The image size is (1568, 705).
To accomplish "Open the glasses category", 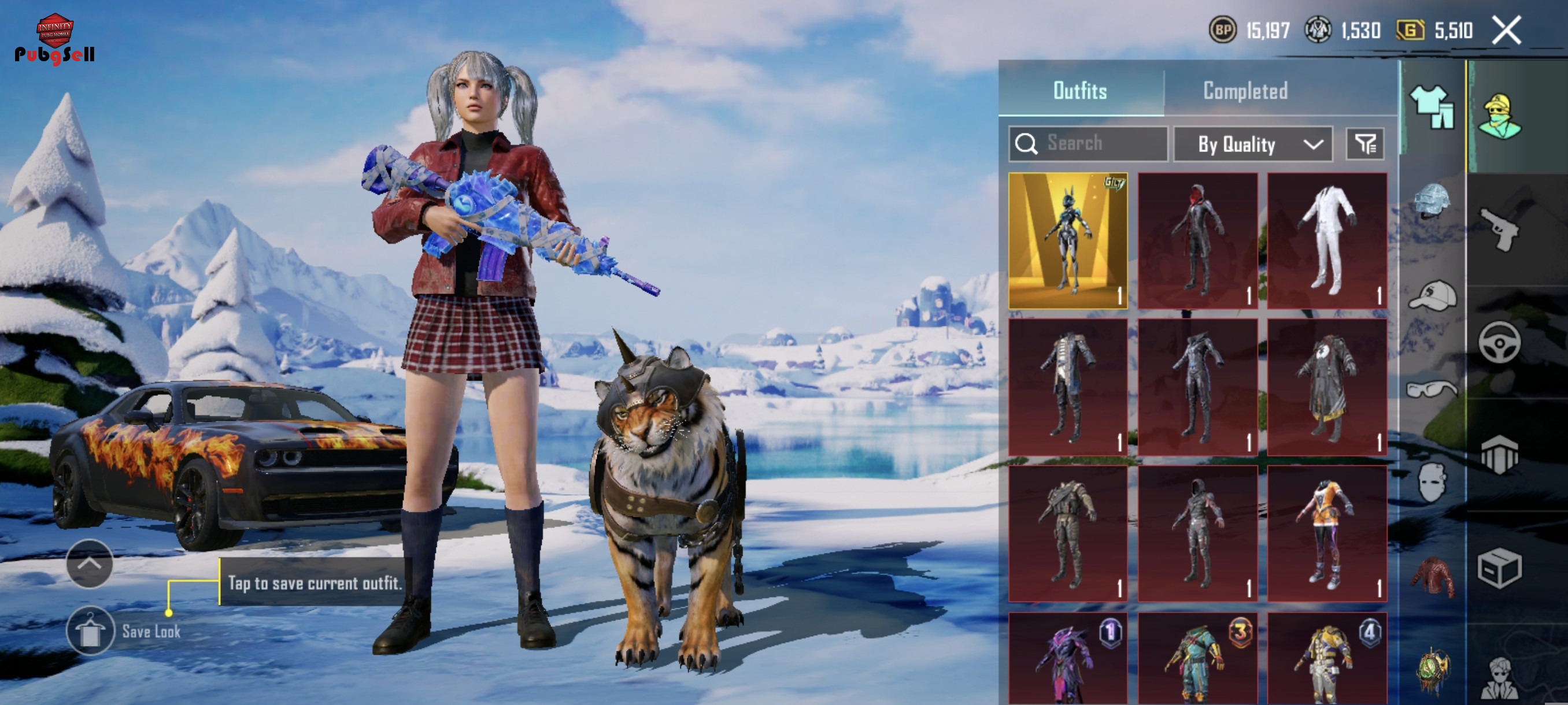I will (1431, 388).
